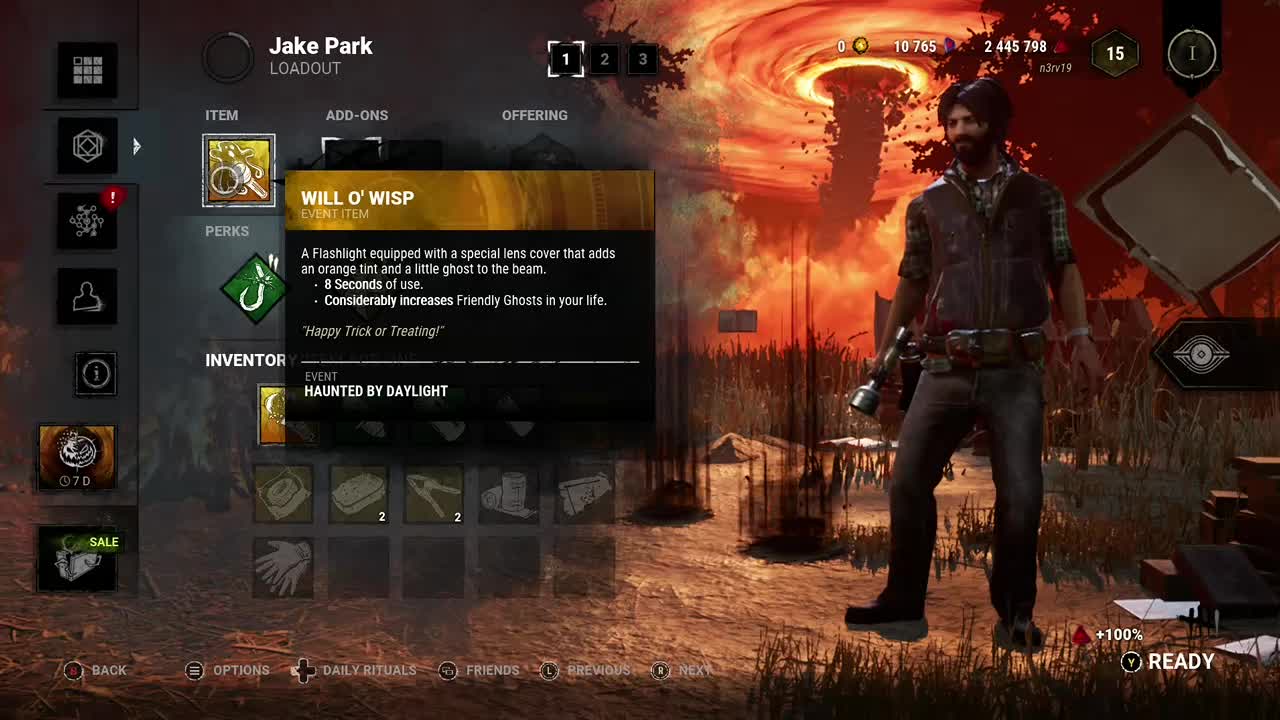Viewport: 1280px width, 720px height.
Task: Open the eye icon panel on right edge
Action: [1200, 355]
